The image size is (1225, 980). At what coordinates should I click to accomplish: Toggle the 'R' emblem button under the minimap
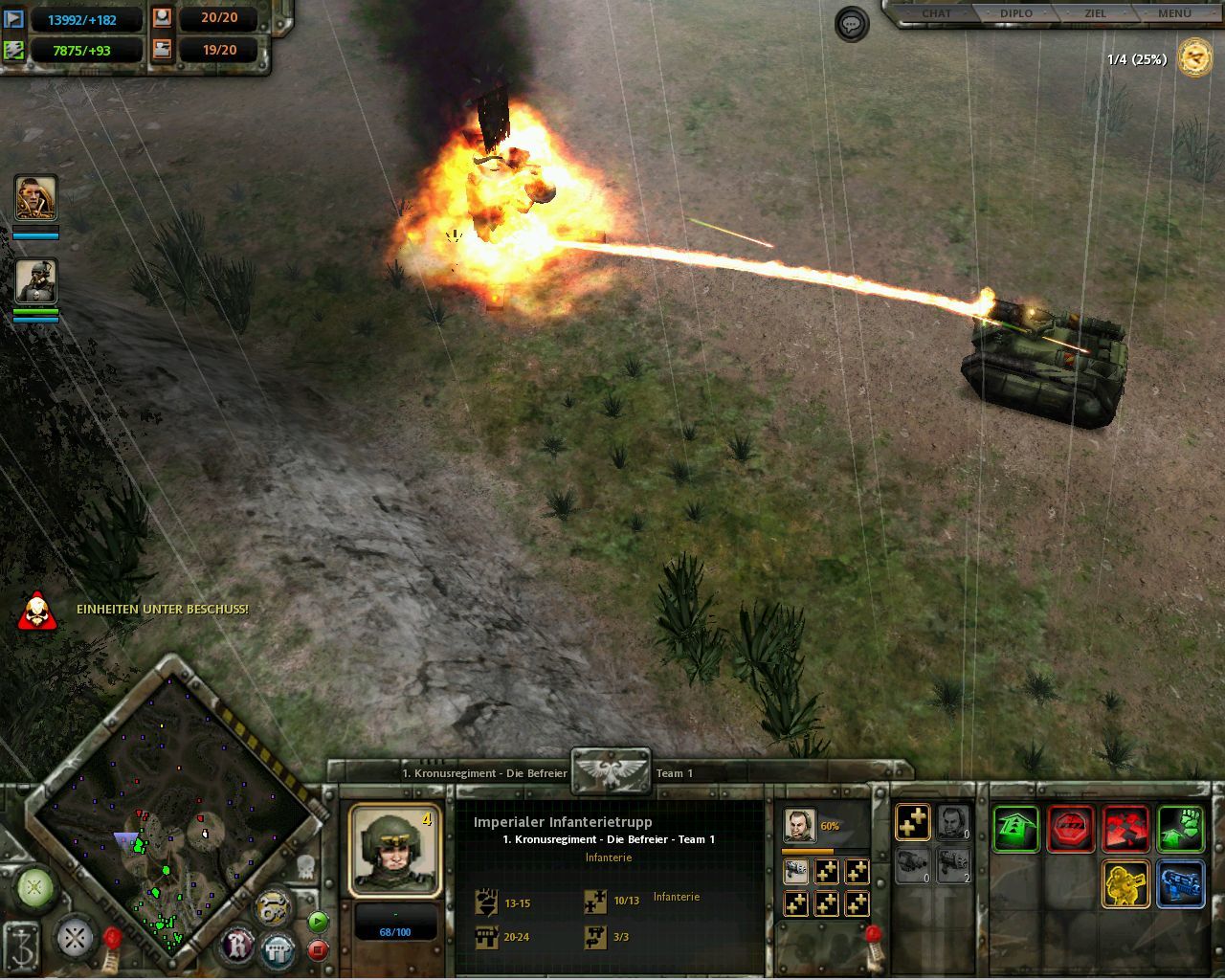coord(235,946)
